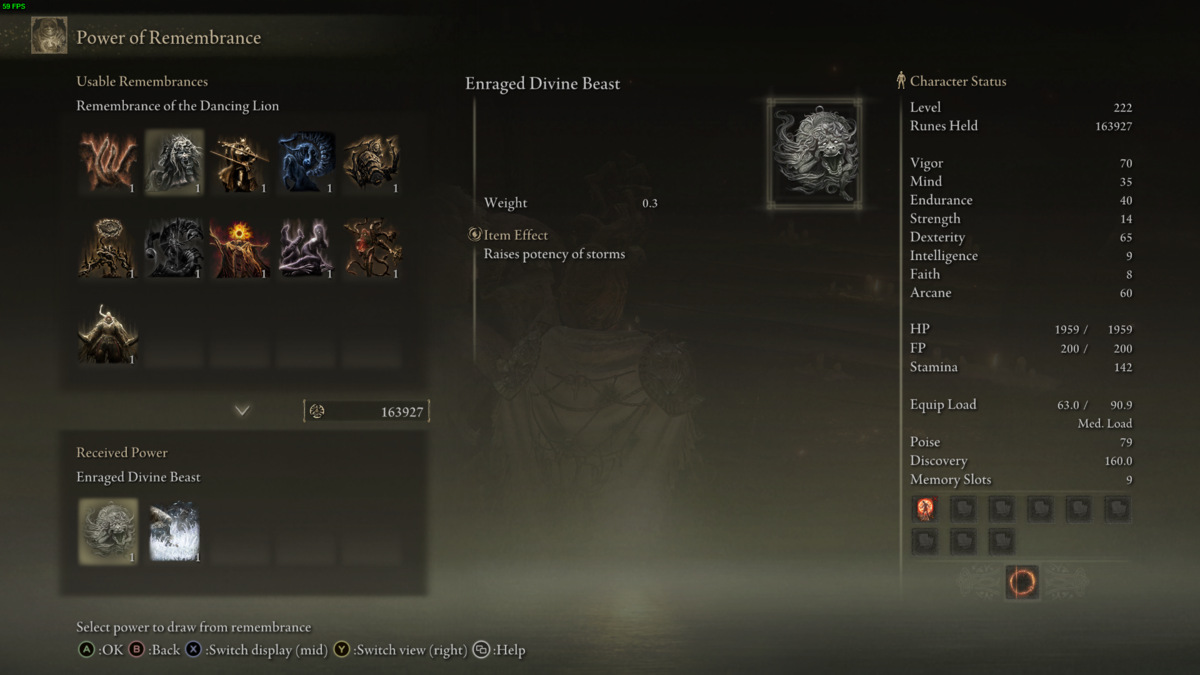1200x675 pixels.
Task: Pick the golden spear-wielding knight remembrance
Action: 240,161
